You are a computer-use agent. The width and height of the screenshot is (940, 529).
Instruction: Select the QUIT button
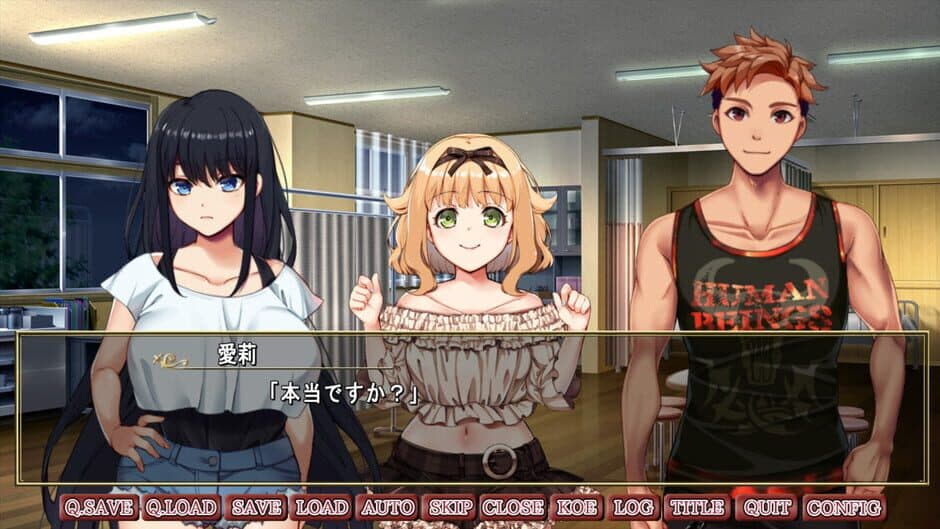pos(767,508)
